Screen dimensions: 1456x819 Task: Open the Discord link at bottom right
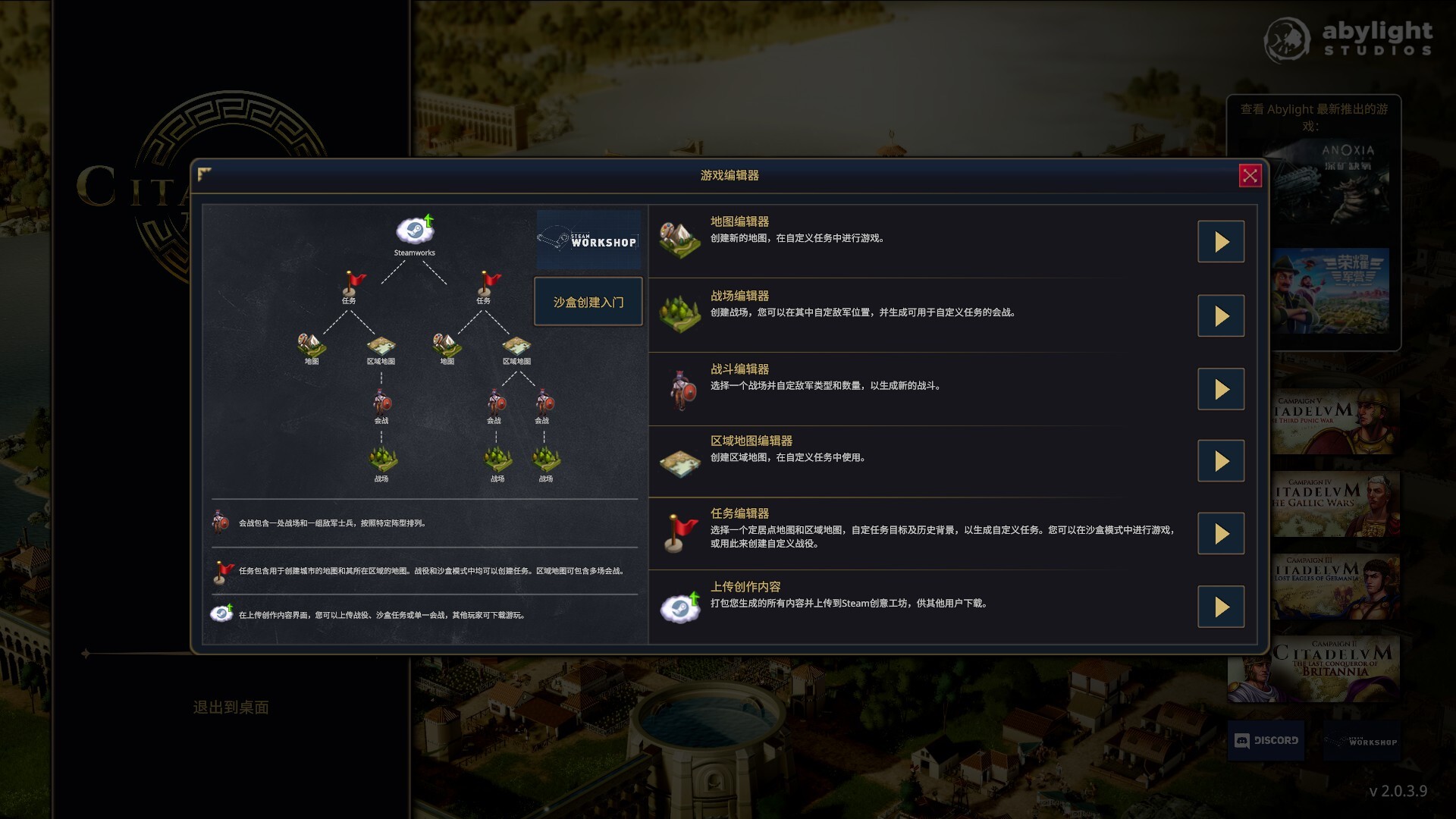point(1266,741)
